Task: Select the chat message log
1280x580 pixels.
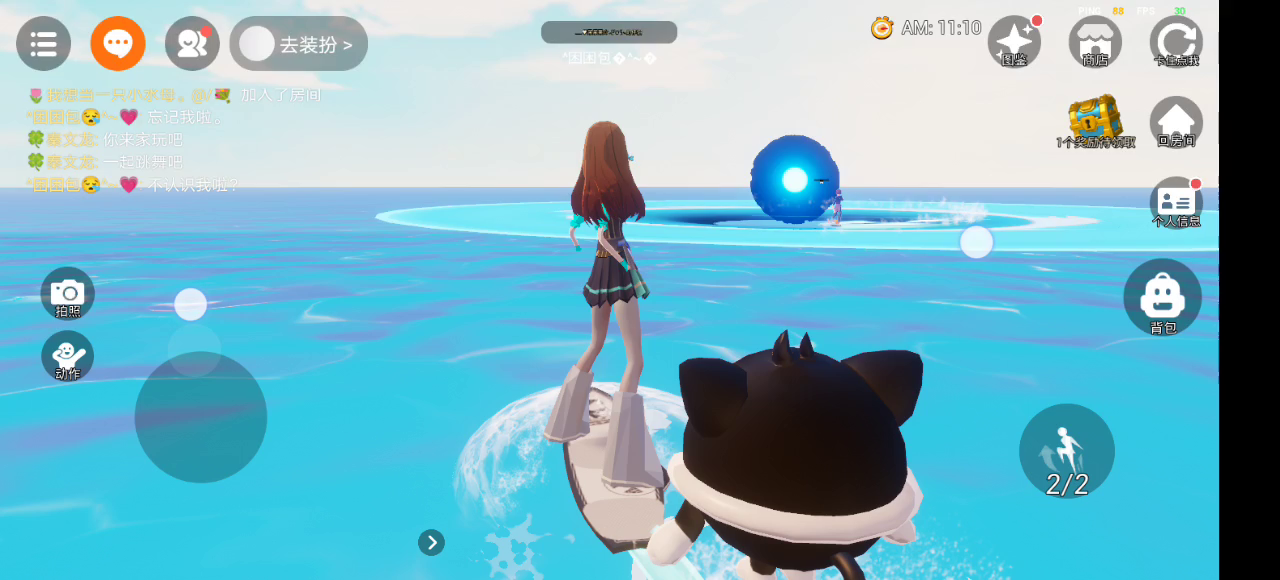Action: pos(175,140)
